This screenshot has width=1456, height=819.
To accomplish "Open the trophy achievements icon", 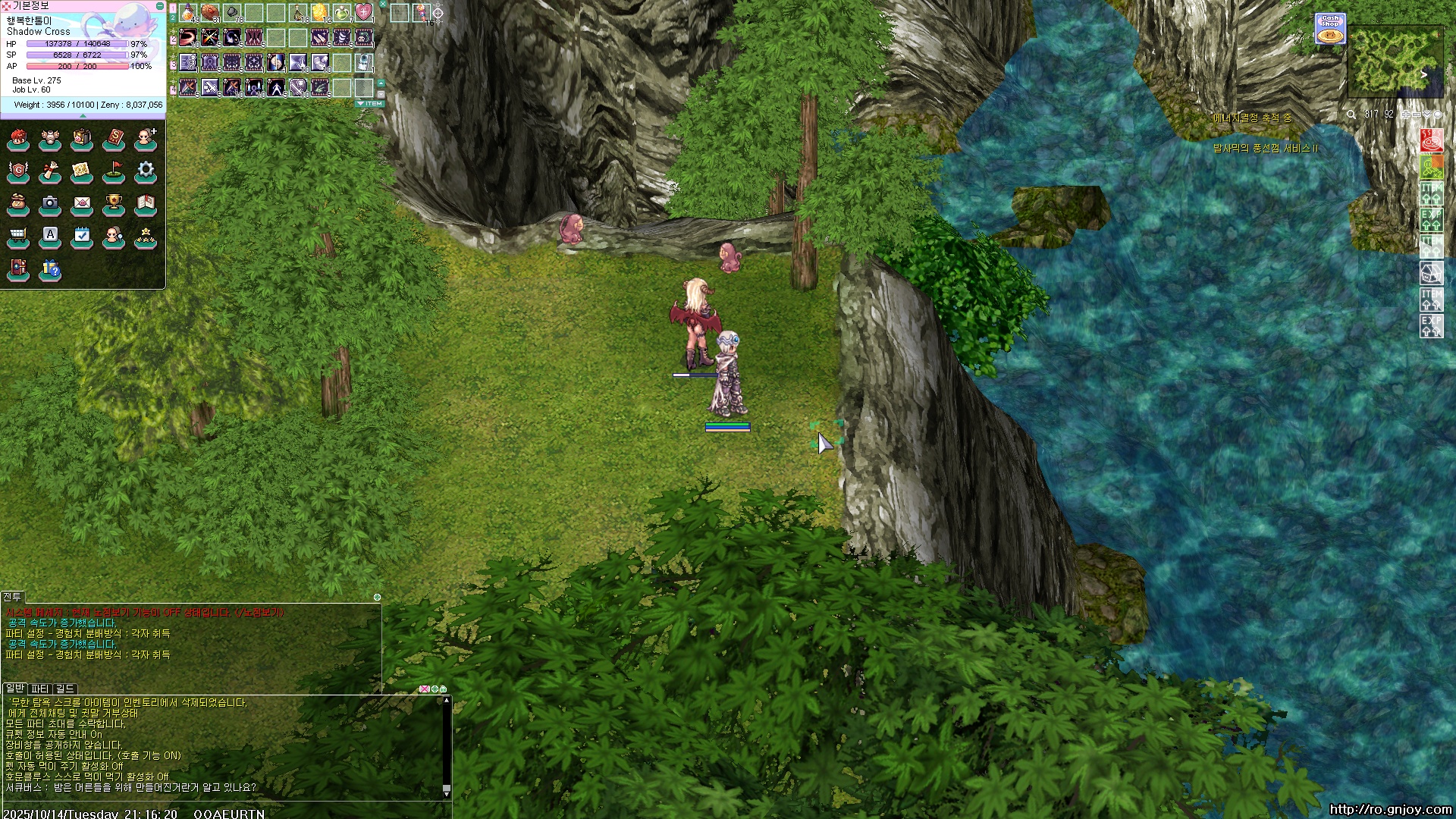I will coord(114,203).
